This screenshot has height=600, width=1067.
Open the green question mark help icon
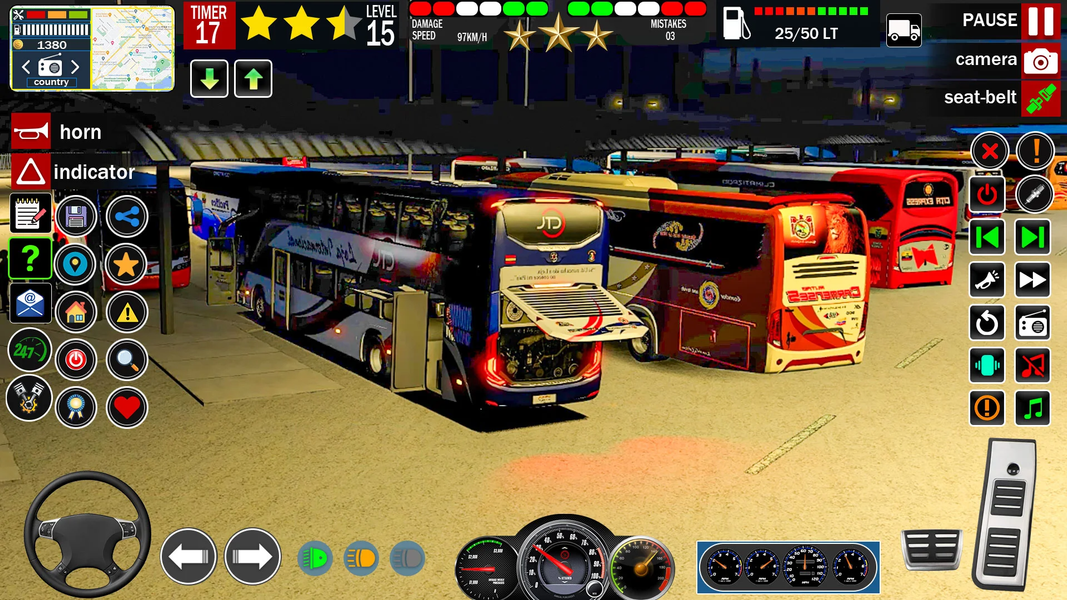[31, 258]
